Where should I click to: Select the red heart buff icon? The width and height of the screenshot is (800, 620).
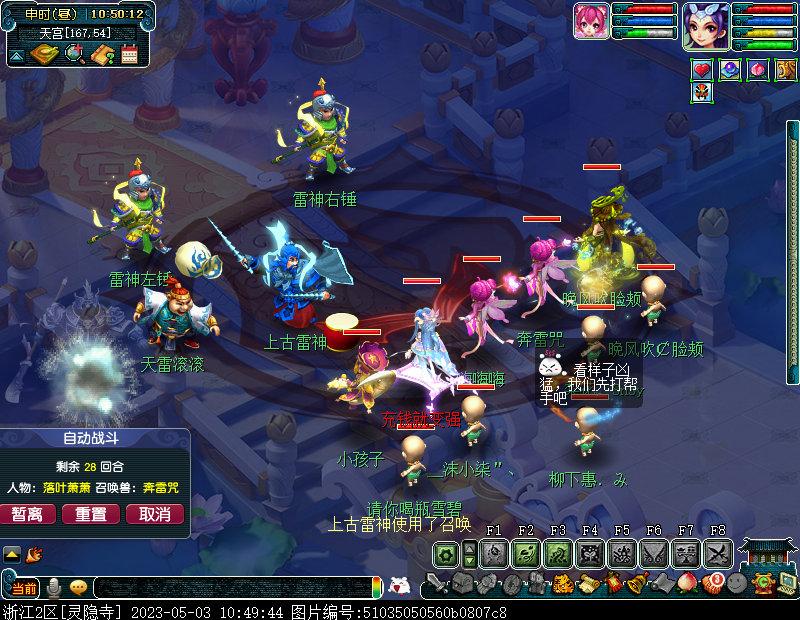click(702, 69)
